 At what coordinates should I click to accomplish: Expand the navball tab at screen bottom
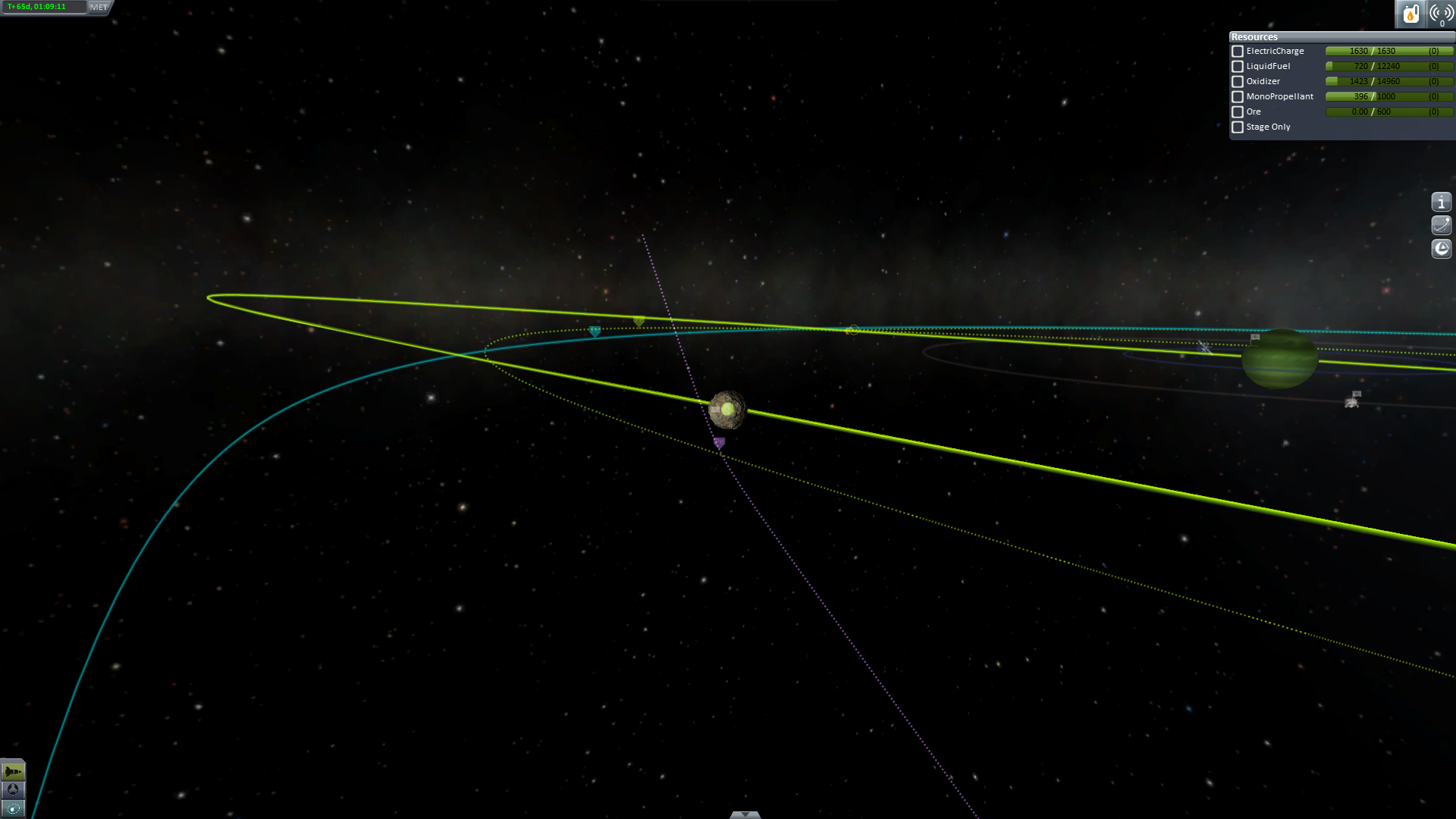coord(745,814)
